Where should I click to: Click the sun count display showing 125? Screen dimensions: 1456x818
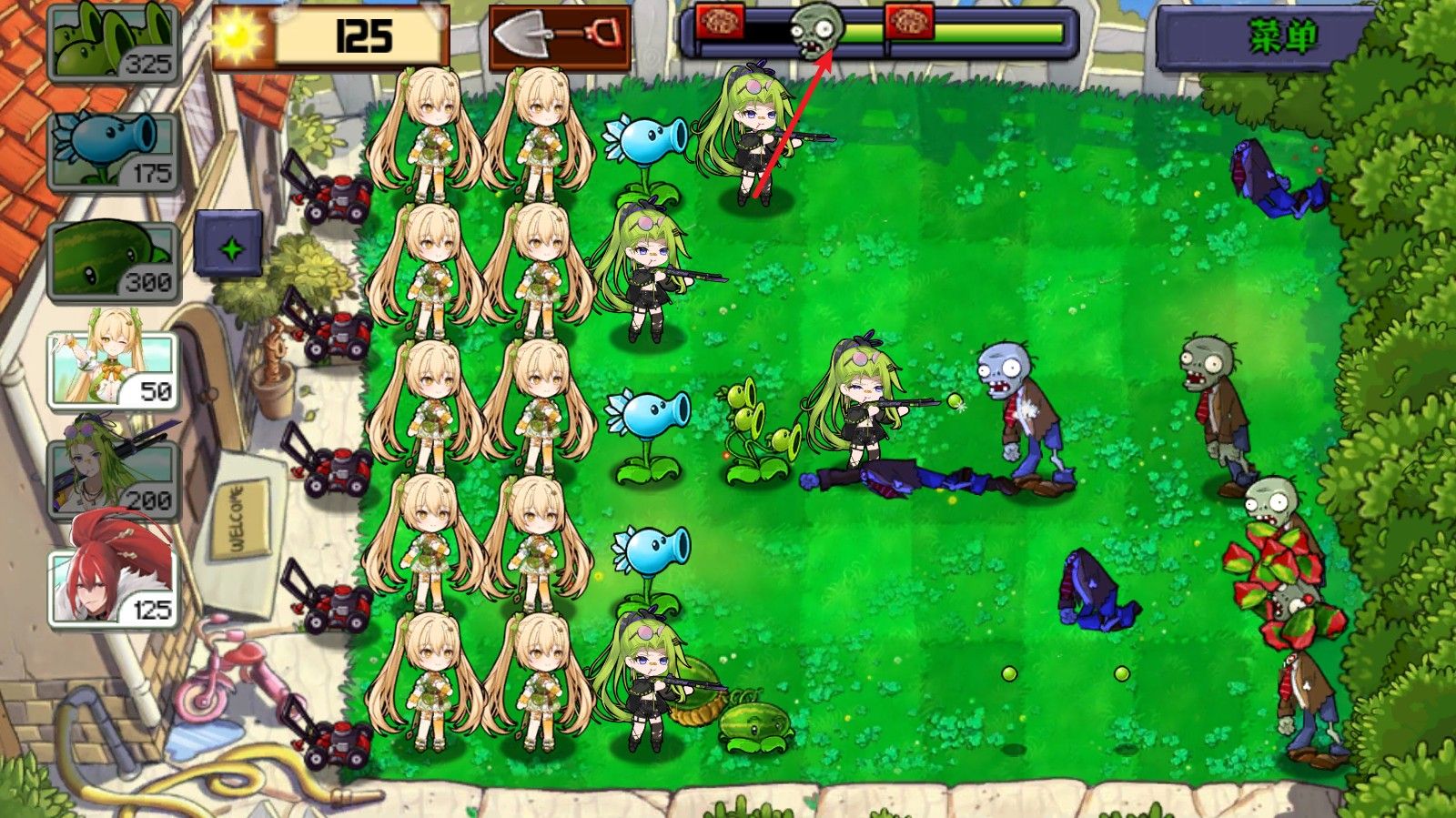364,35
